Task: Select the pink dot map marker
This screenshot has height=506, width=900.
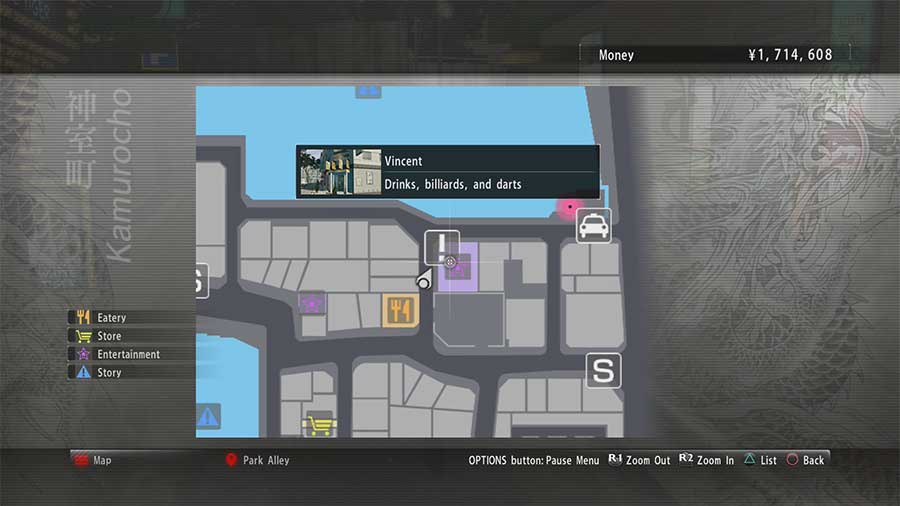Action: (x=570, y=208)
